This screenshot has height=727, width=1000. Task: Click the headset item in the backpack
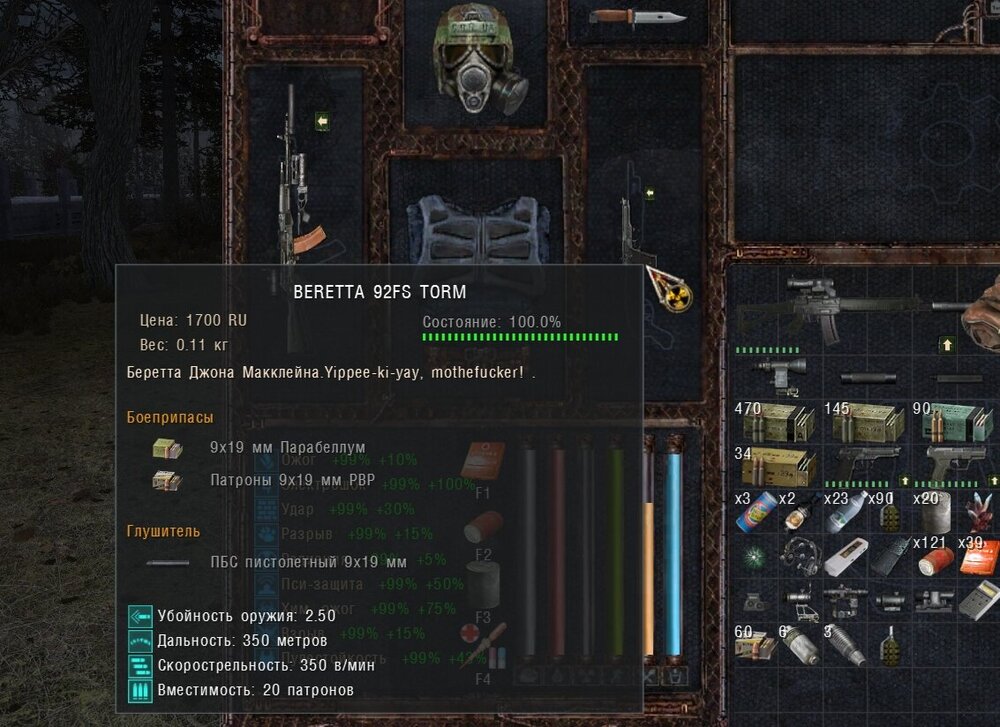click(801, 558)
